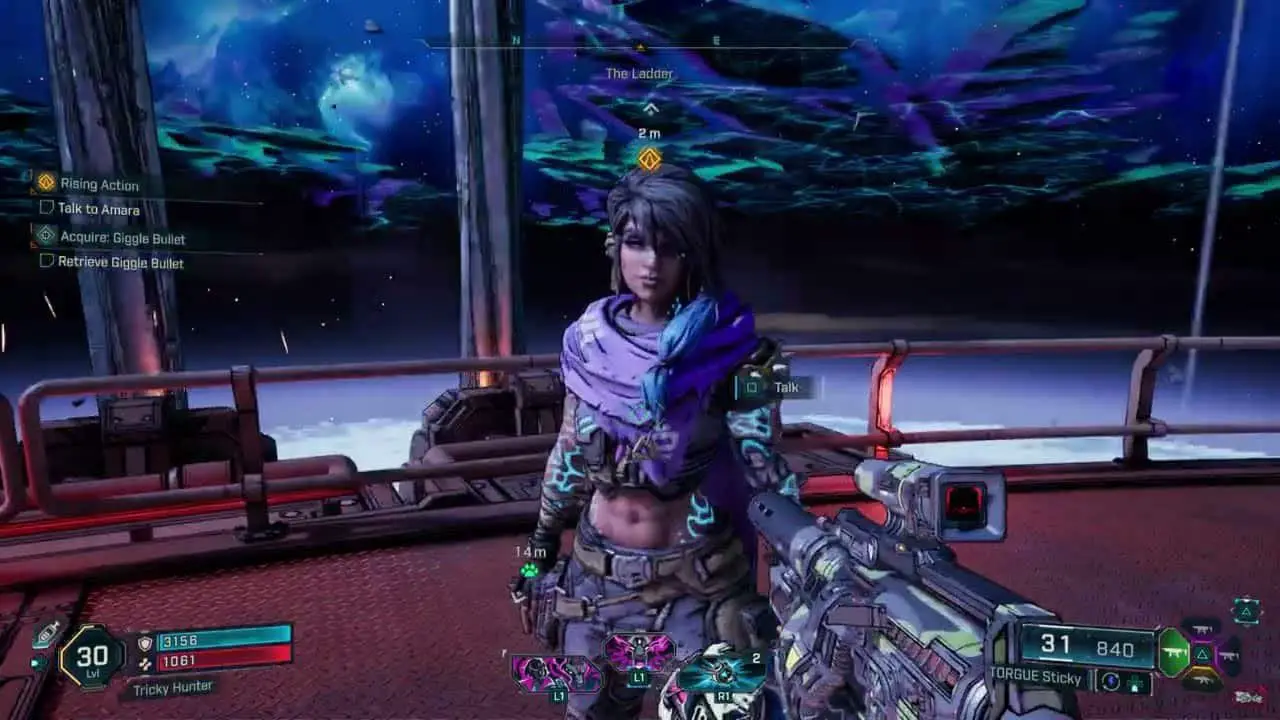This screenshot has width=1280, height=720.
Task: Click the repair kit syringe icon
Action: [x=47, y=633]
